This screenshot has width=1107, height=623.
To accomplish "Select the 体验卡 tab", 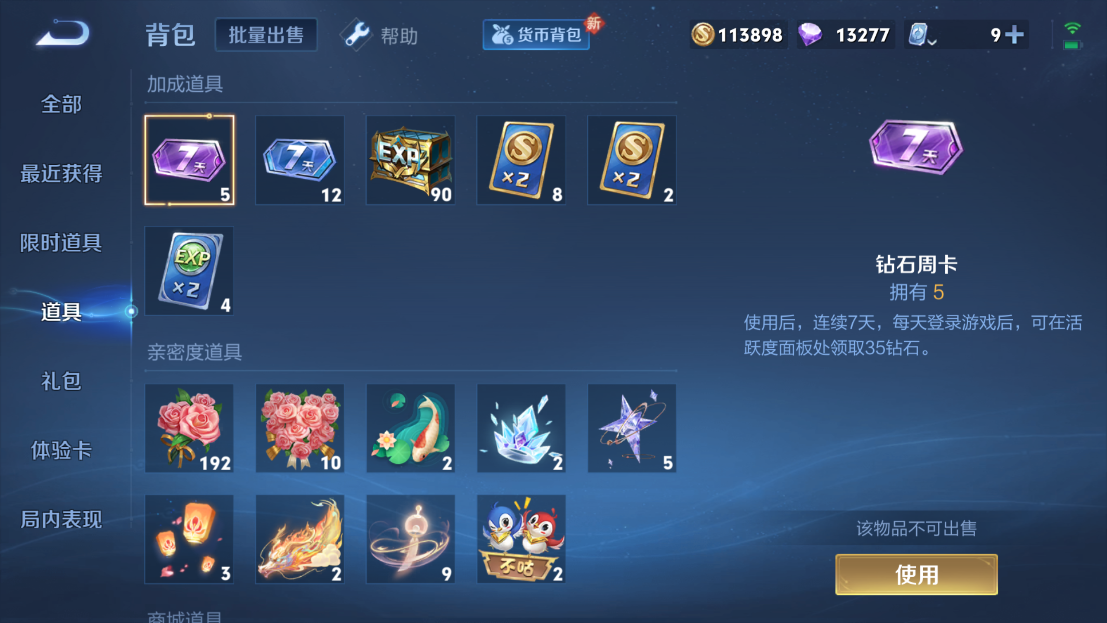I will point(61,450).
